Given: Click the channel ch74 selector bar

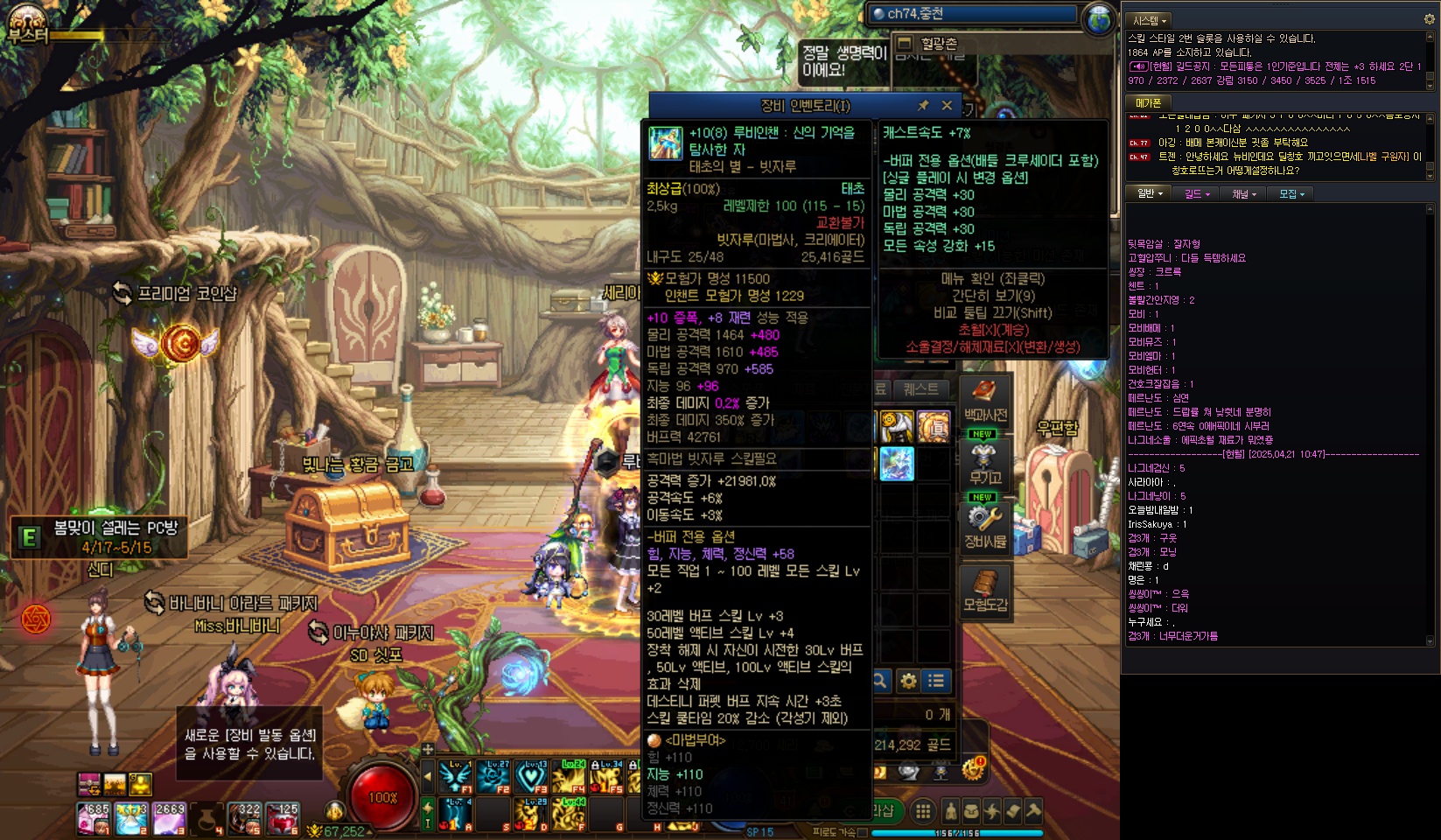Looking at the screenshot, I should (x=973, y=14).
